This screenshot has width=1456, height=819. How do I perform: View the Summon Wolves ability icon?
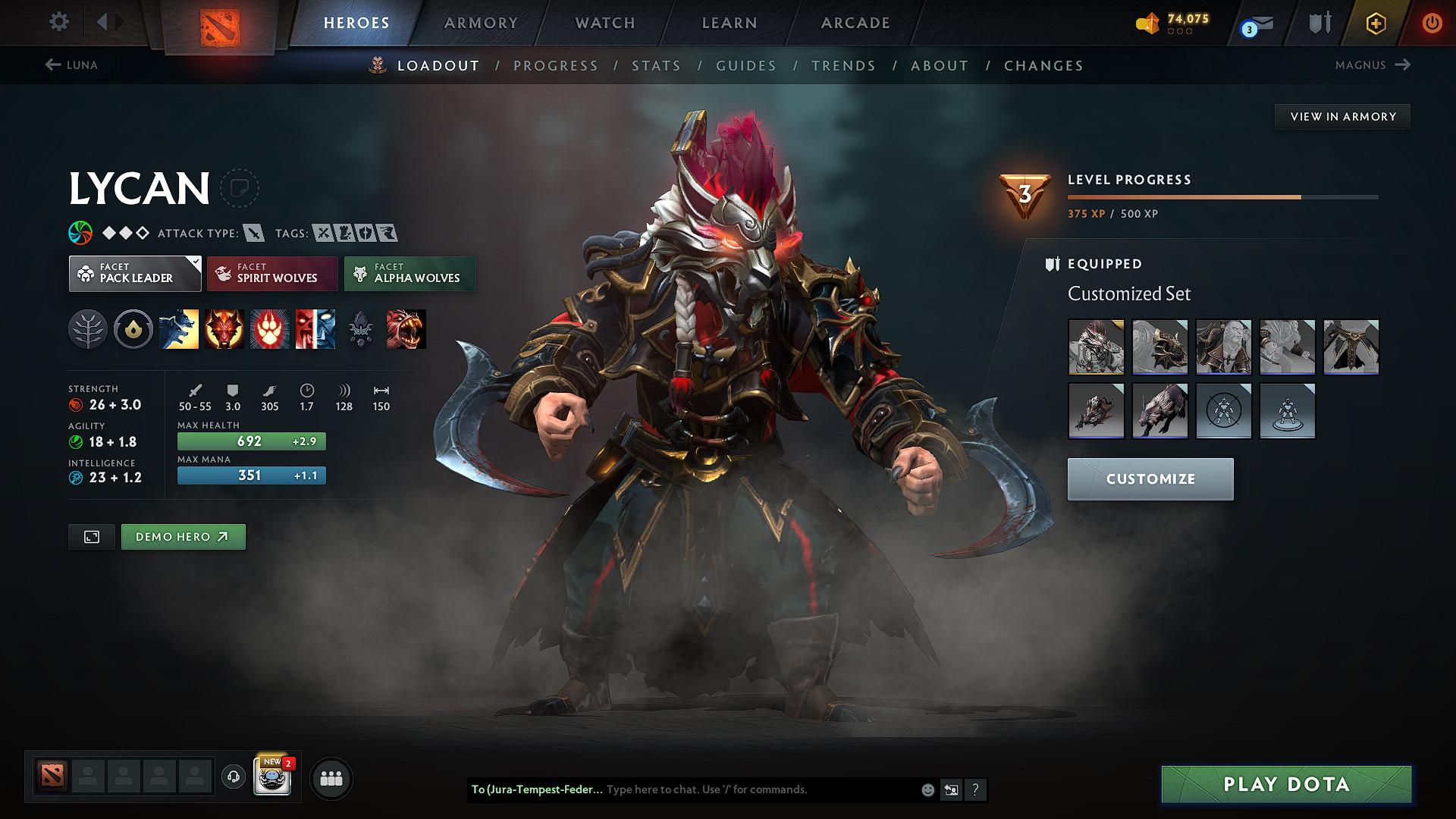(x=179, y=329)
